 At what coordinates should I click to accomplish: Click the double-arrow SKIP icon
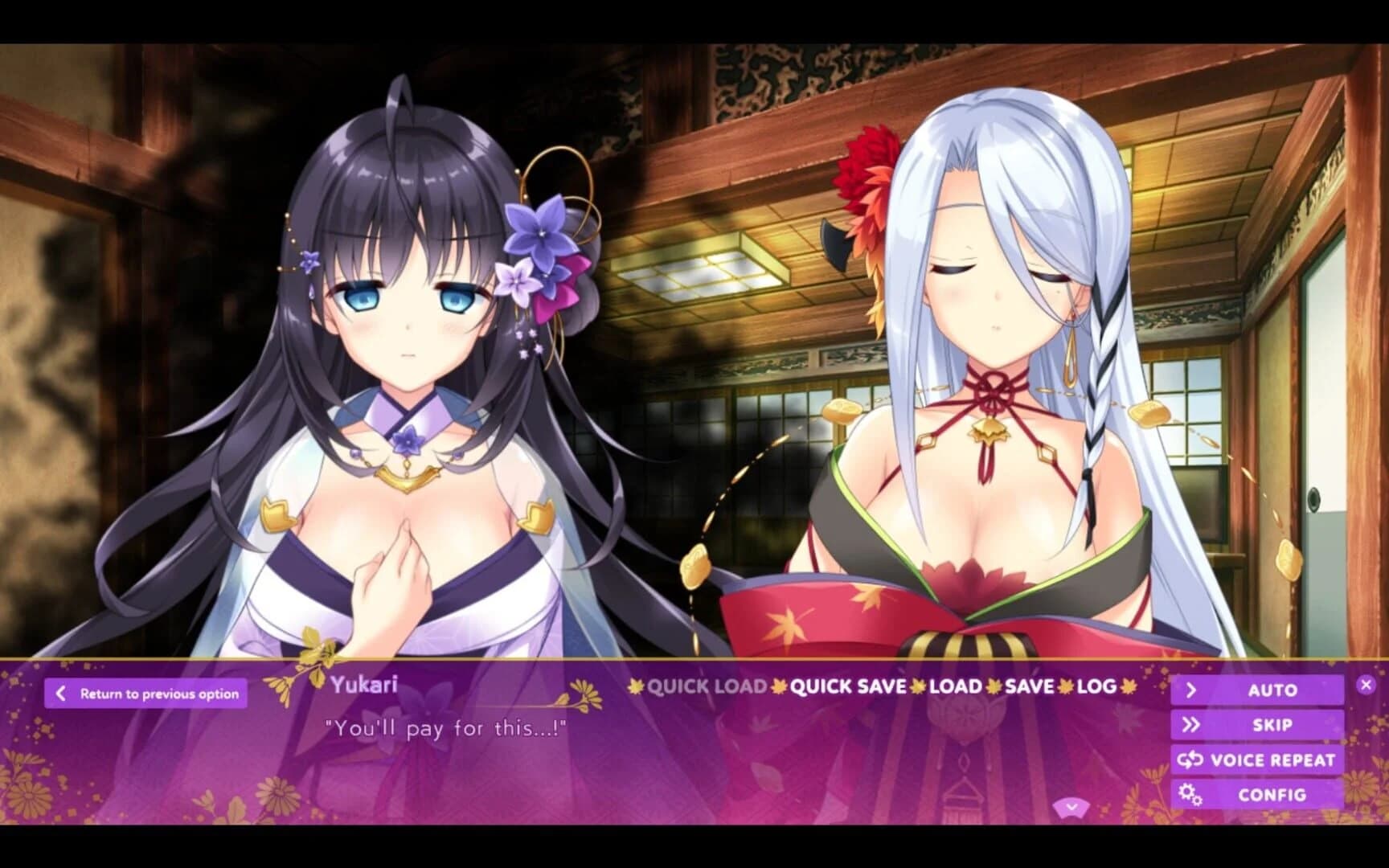click(1190, 724)
